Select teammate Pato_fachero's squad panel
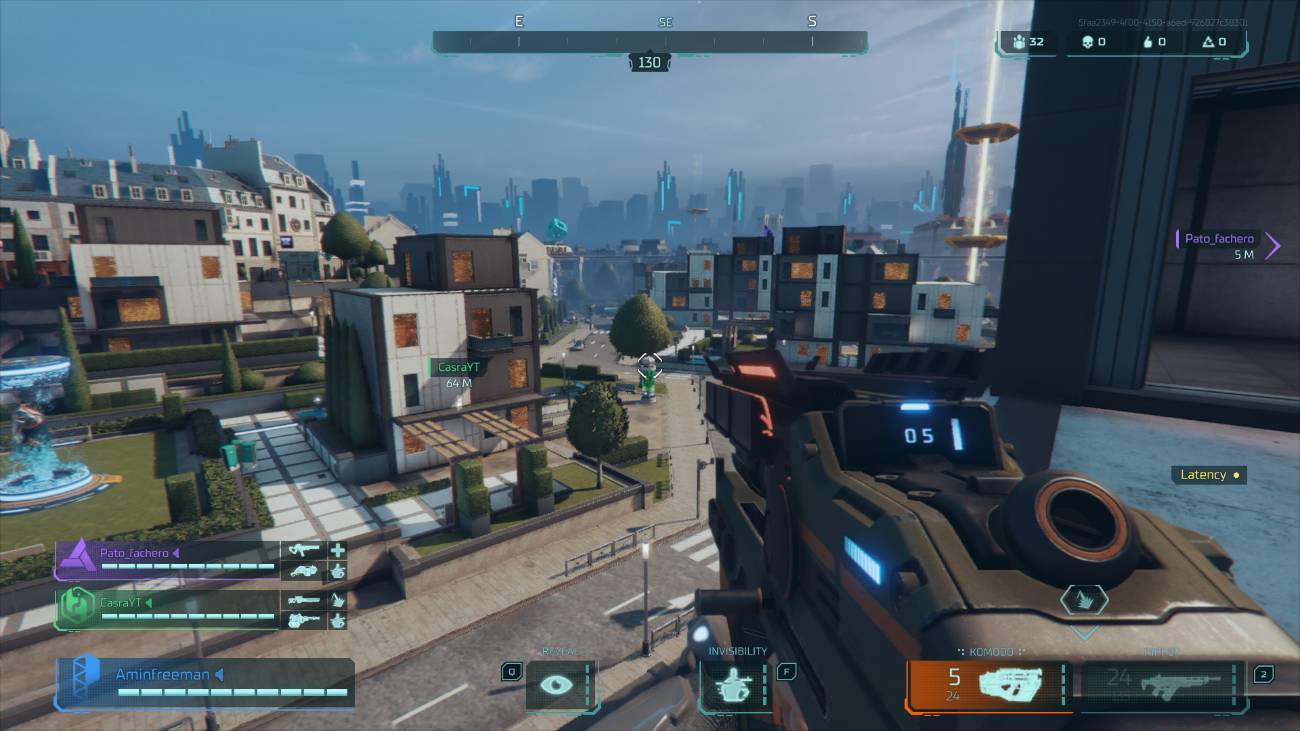Viewport: 1300px width, 731px height. click(x=167, y=560)
